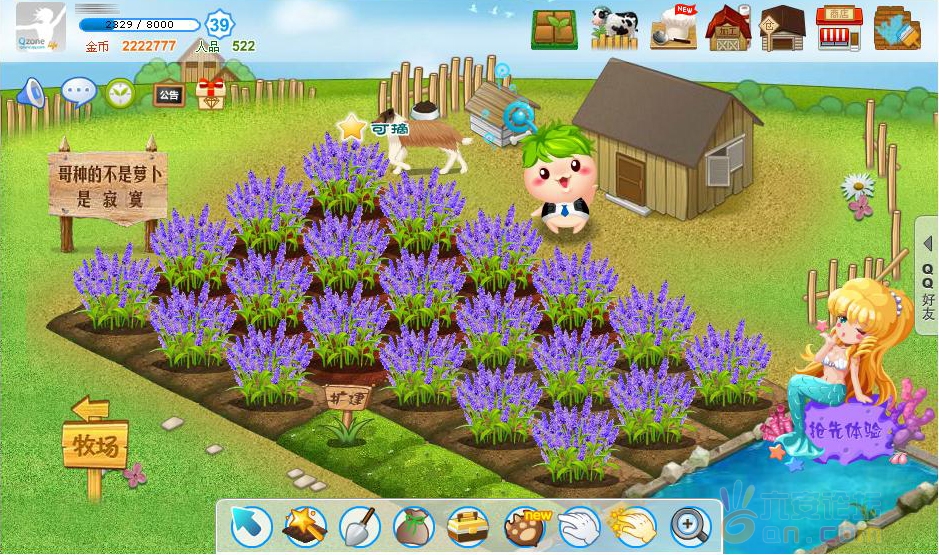
Task: Toggle the megaphone sound icon
Action: click(31, 93)
